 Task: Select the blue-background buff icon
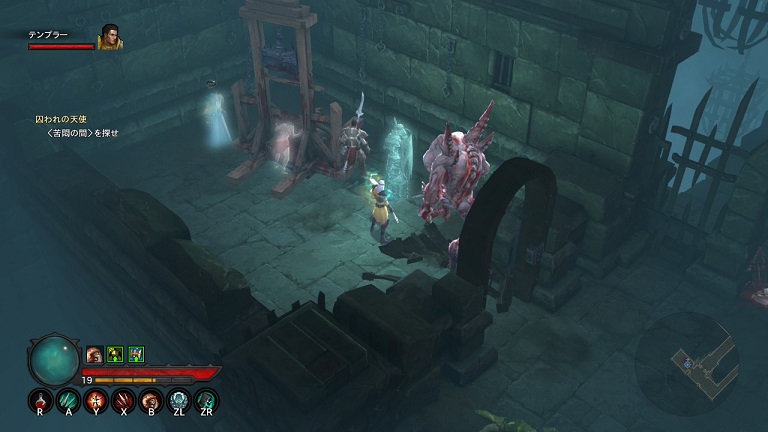click(136, 353)
